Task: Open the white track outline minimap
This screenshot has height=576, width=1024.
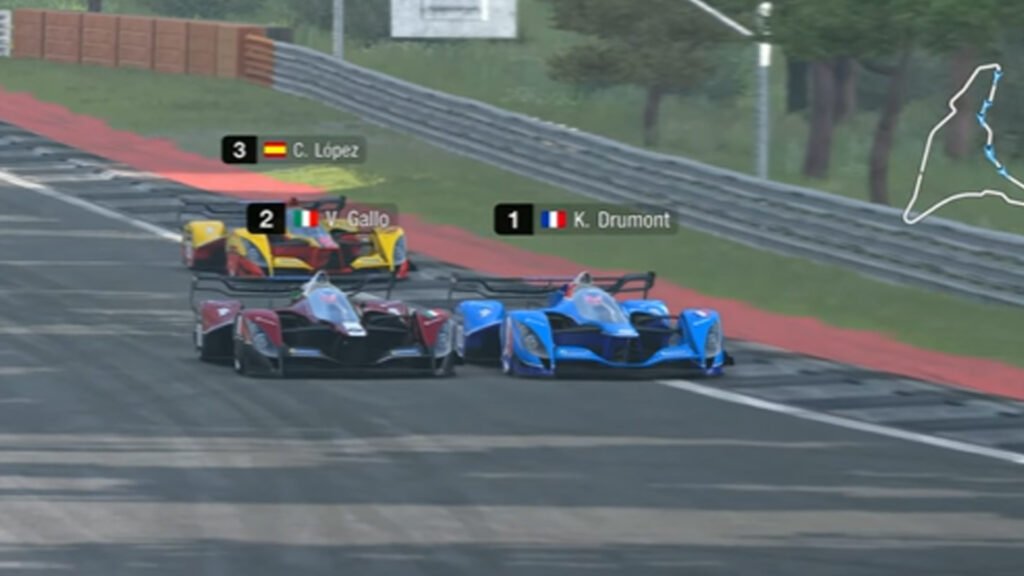Action: pyautogui.click(x=964, y=147)
